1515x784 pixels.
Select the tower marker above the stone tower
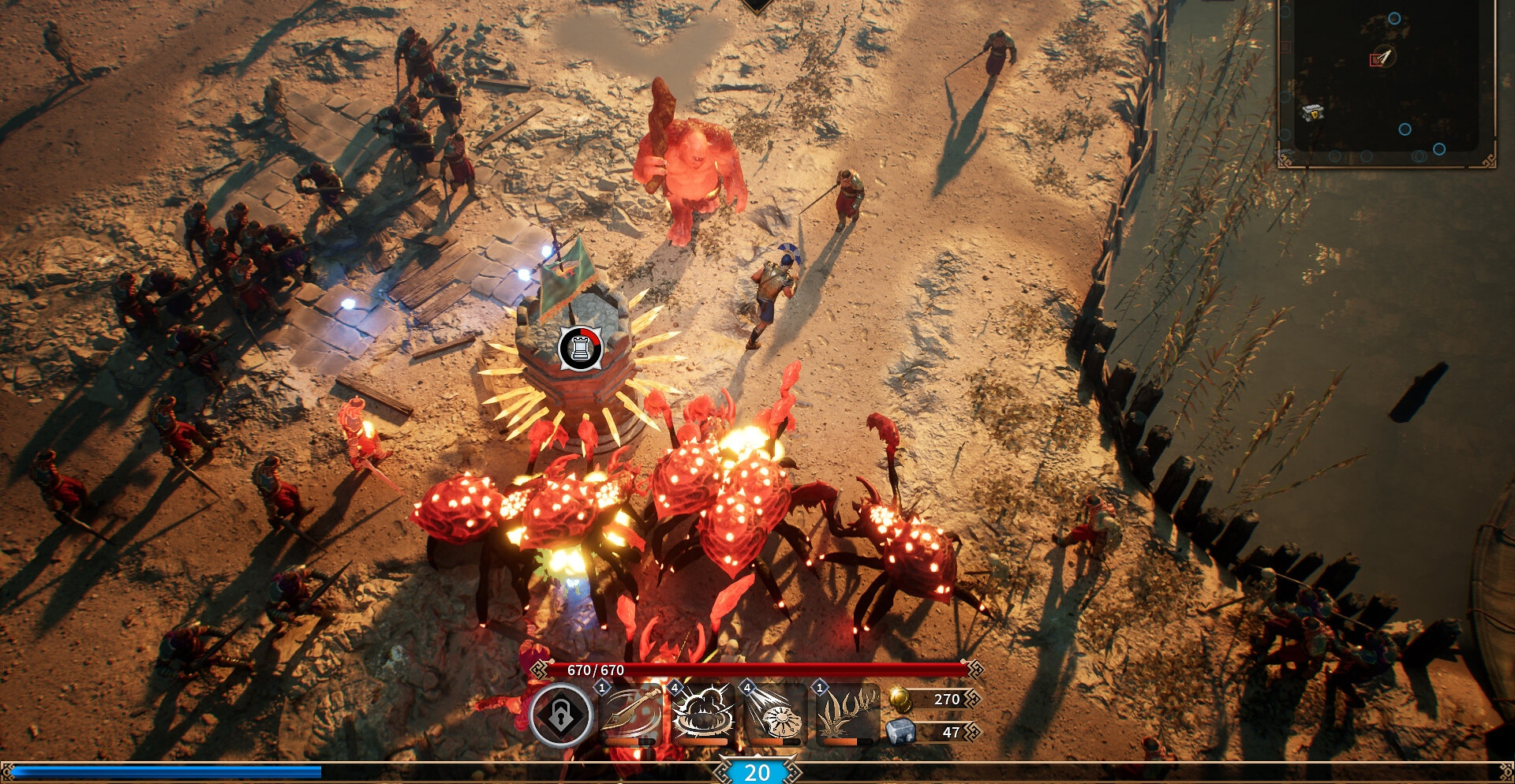[x=580, y=348]
